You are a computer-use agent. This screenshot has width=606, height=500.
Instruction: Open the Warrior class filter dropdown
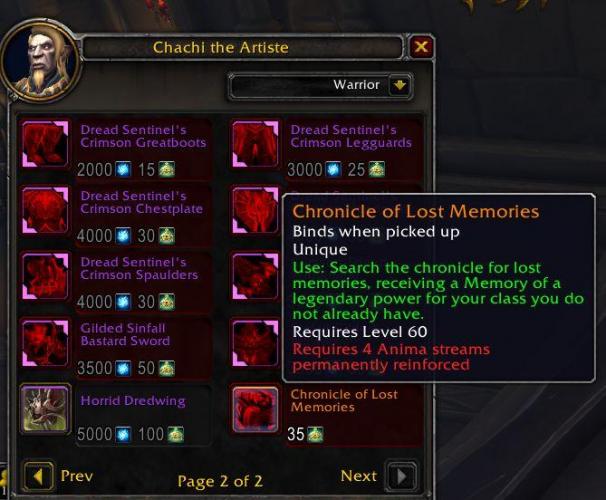[400, 86]
